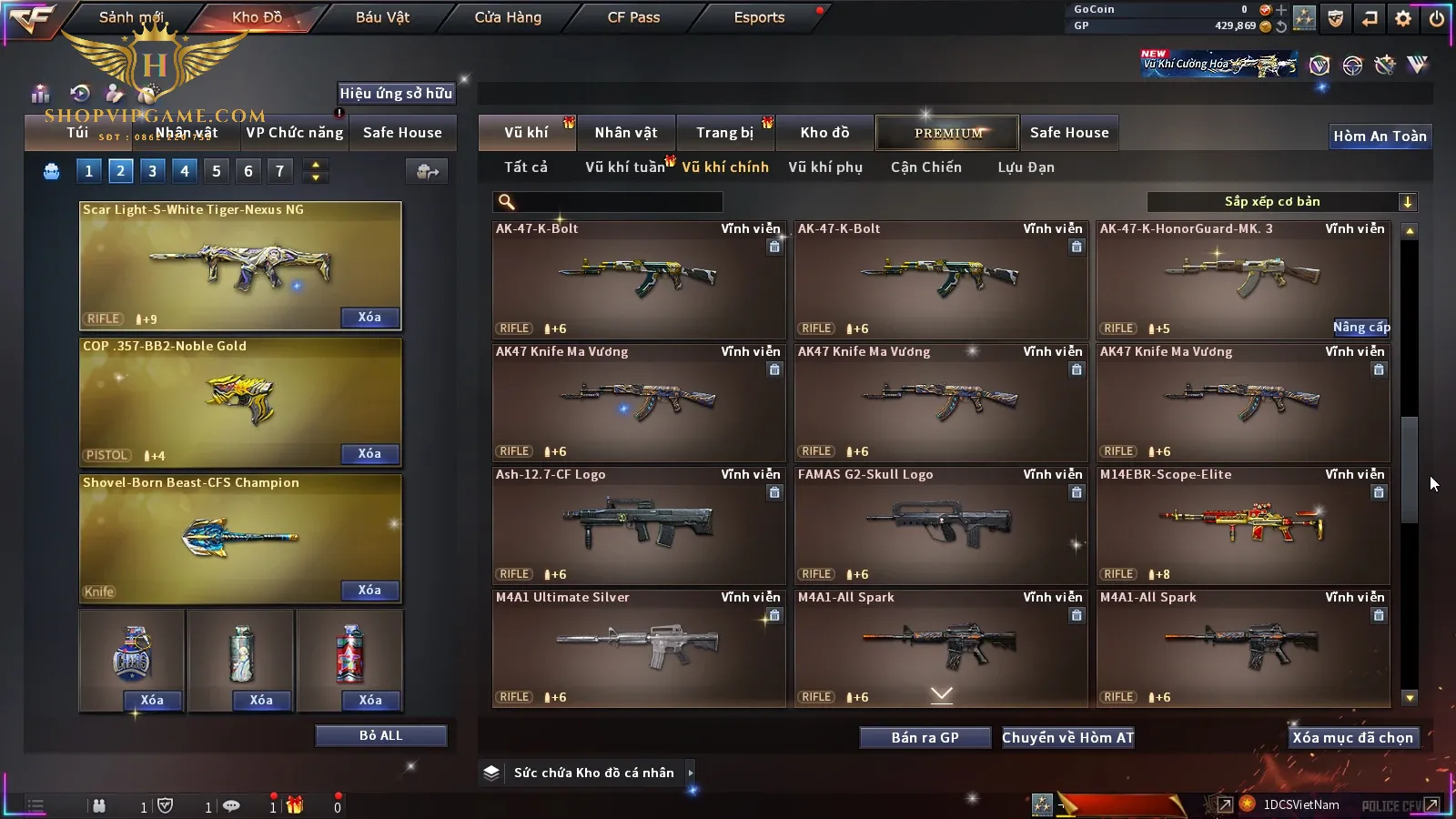Show the Cận Chiến melee weapons filter
This screenshot has width=1456, height=819.
click(x=925, y=167)
